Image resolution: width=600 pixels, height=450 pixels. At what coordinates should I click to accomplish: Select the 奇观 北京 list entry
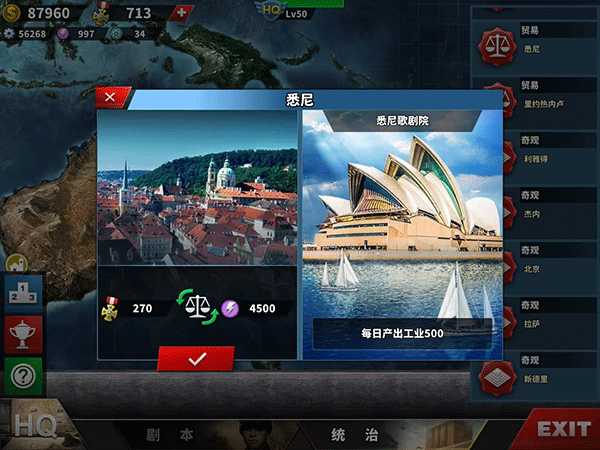tap(535, 262)
